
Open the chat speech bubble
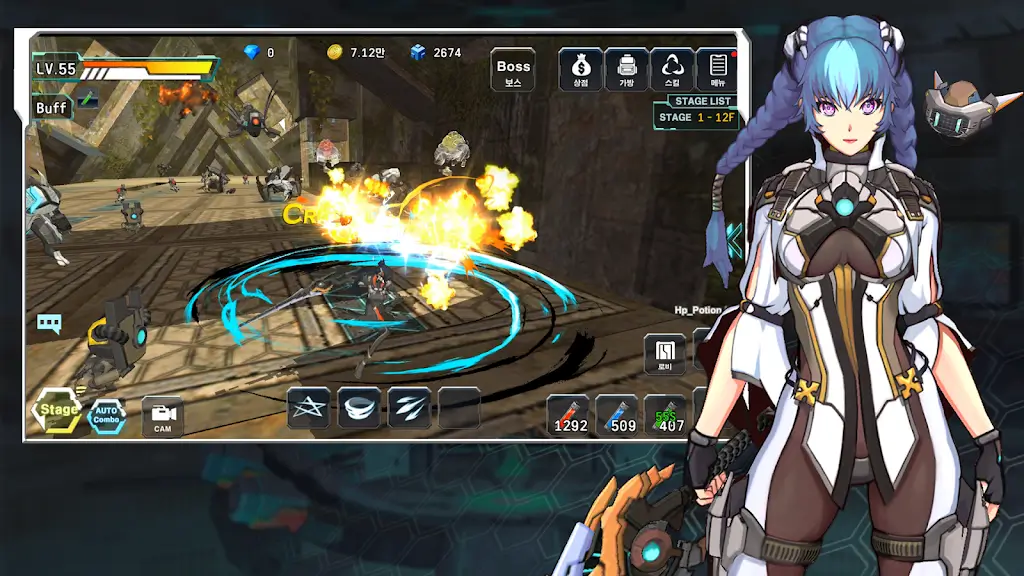click(x=49, y=323)
